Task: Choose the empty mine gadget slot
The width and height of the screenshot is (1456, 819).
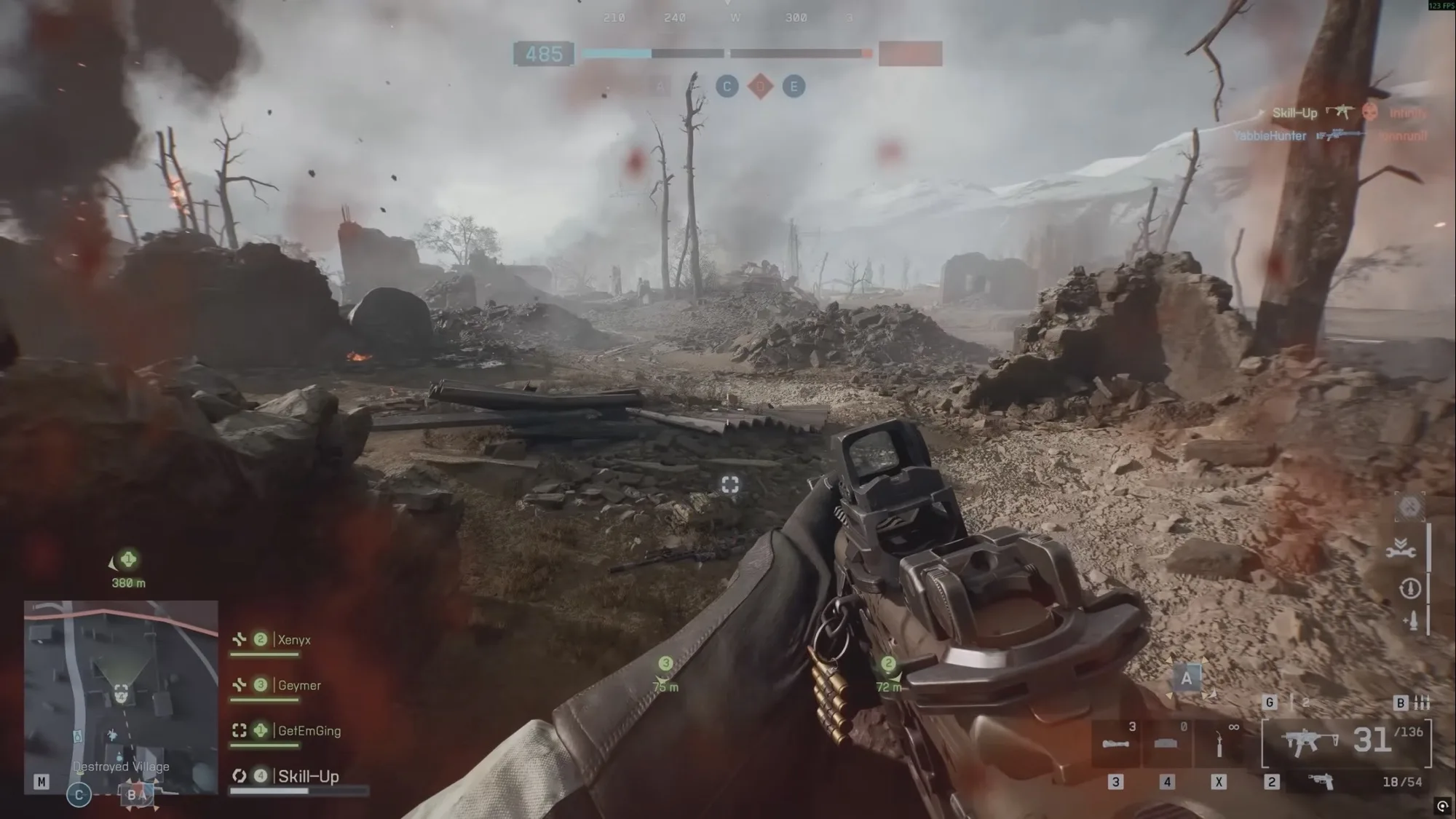Action: point(1166,745)
